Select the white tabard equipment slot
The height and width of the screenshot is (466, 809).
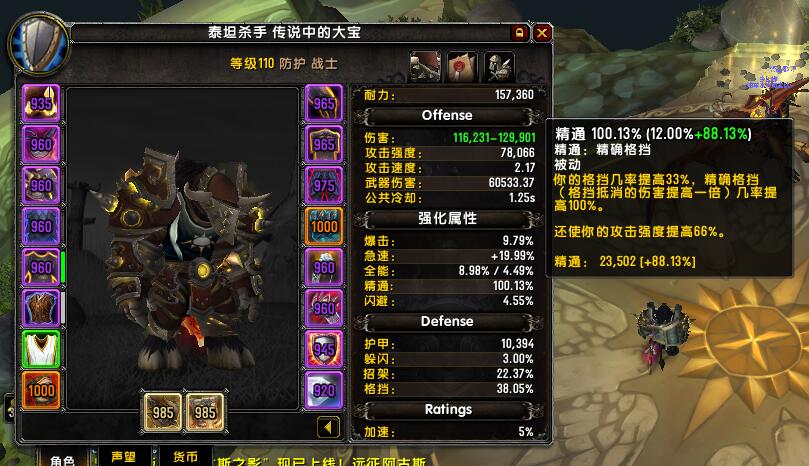coord(42,349)
